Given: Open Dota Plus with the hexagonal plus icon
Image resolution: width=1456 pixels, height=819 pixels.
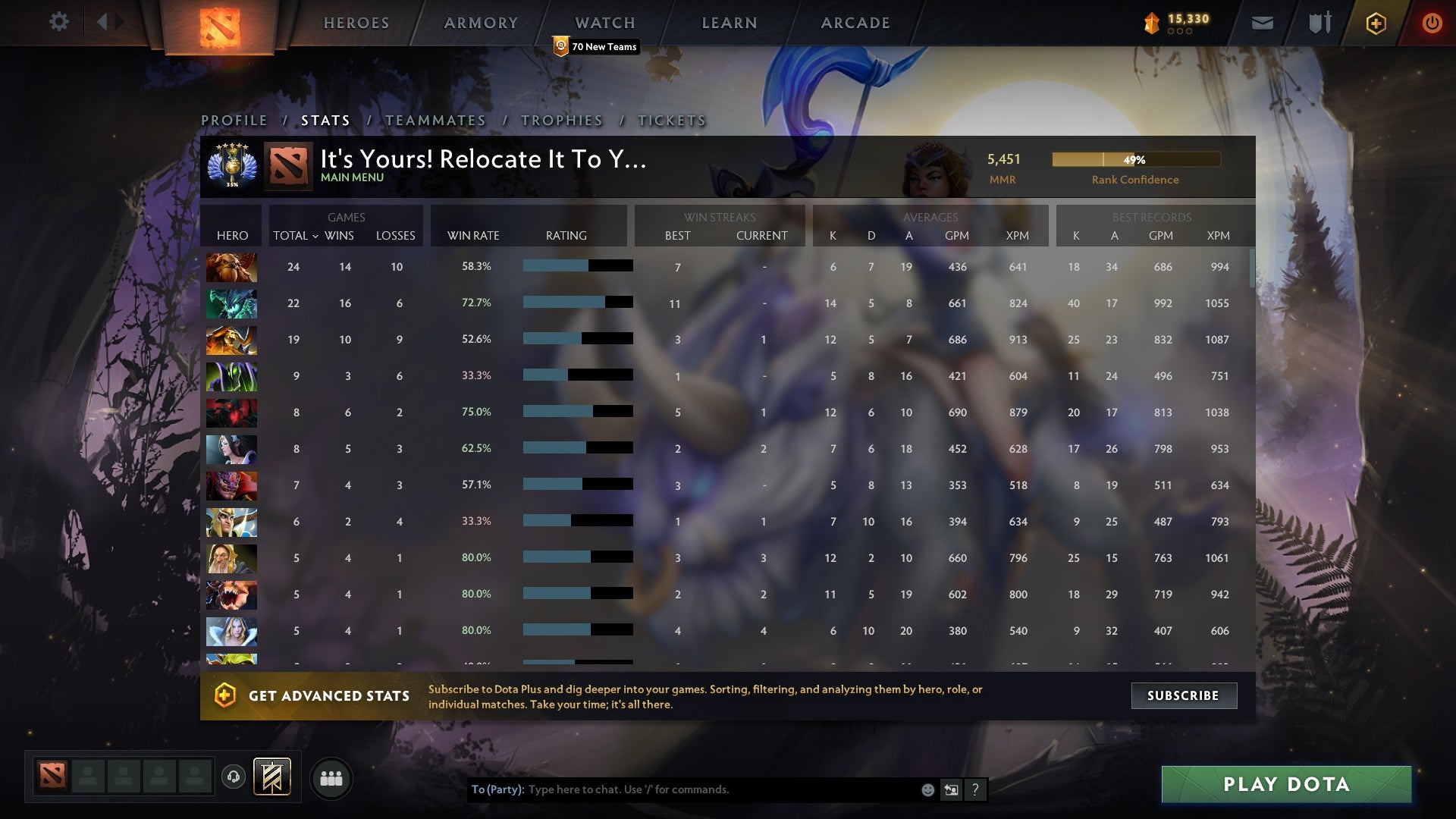Looking at the screenshot, I should click(1376, 23).
